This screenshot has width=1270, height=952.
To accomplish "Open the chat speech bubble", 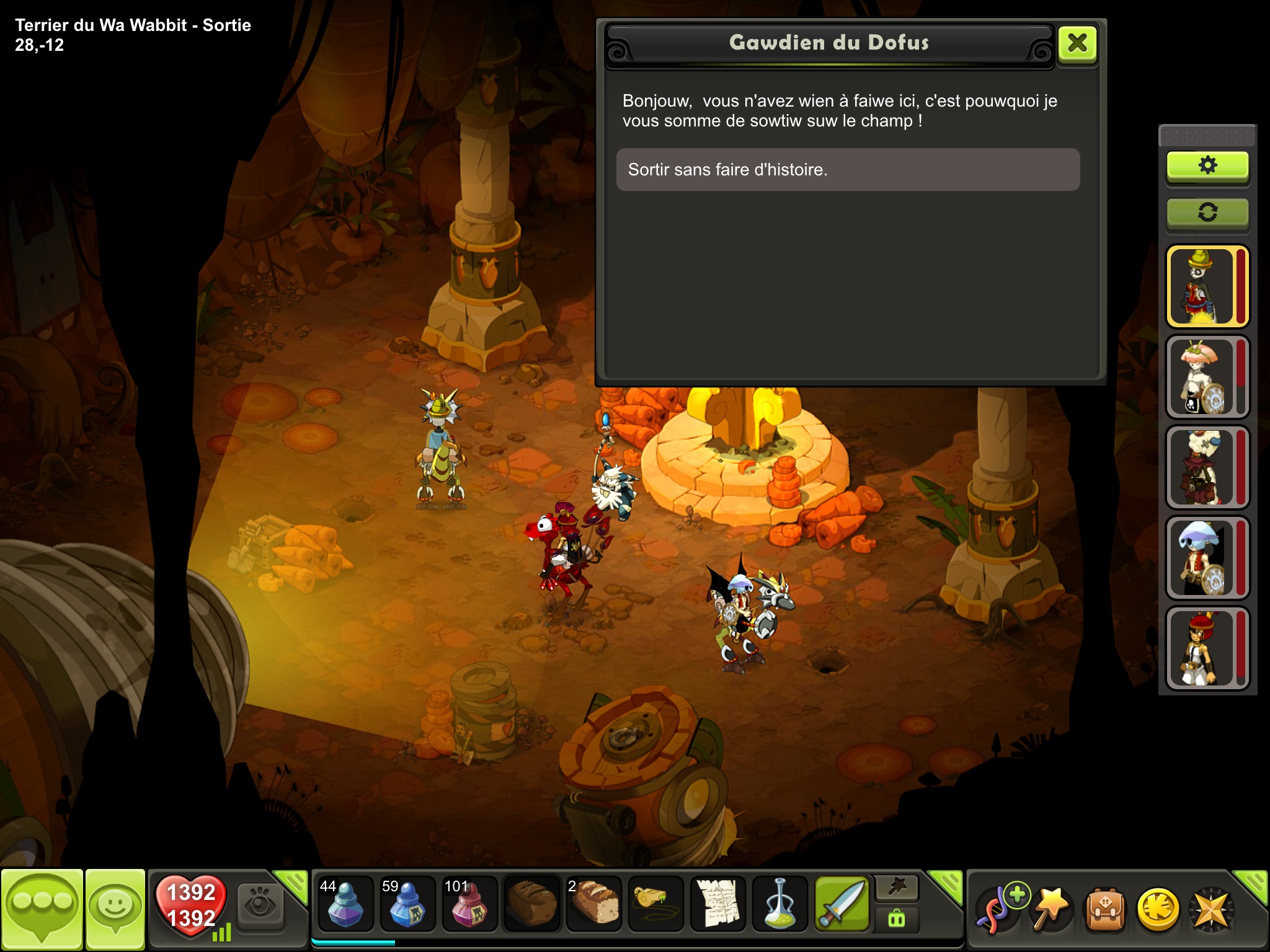I will (x=42, y=908).
